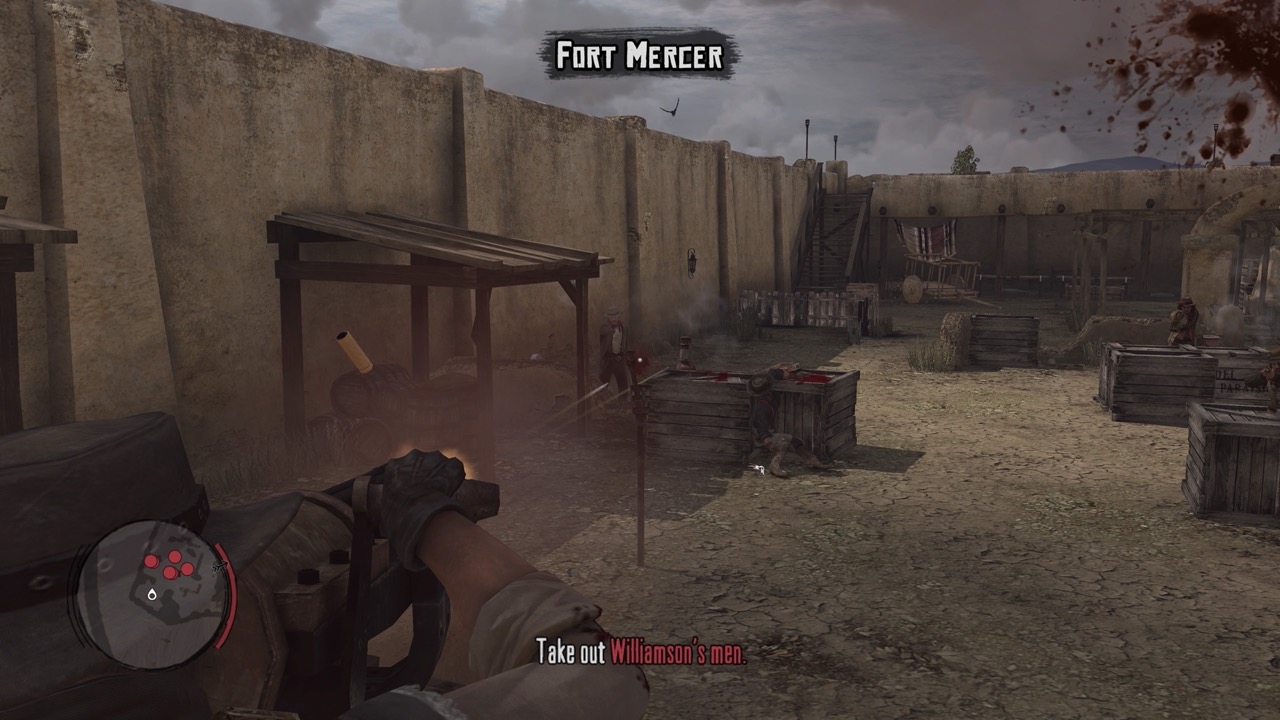The height and width of the screenshot is (720, 1280).
Task: Click the DEL PARAISO crate on the right
Action: coord(1235,380)
